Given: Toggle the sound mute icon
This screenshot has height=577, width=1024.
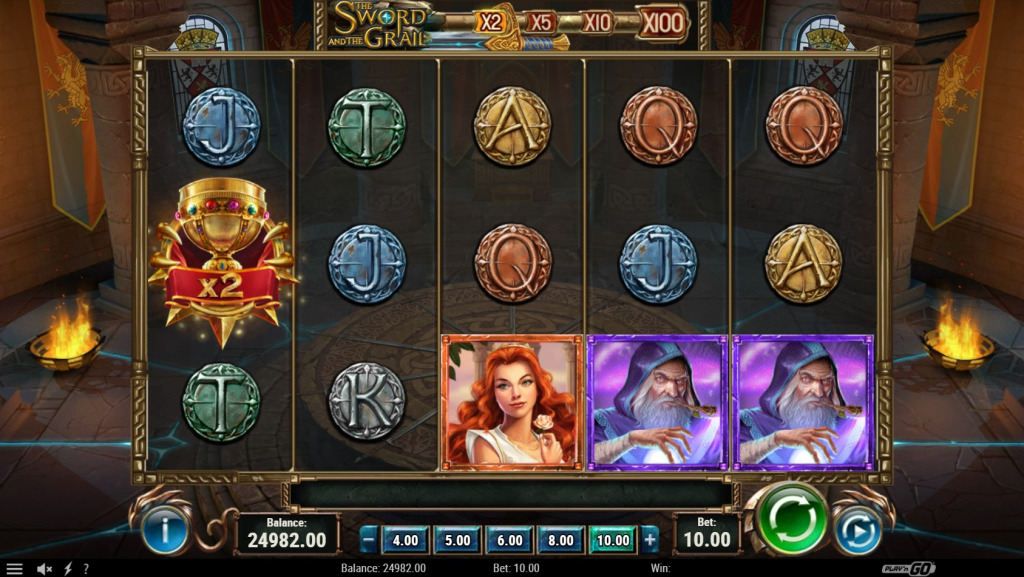Looking at the screenshot, I should click(x=44, y=568).
